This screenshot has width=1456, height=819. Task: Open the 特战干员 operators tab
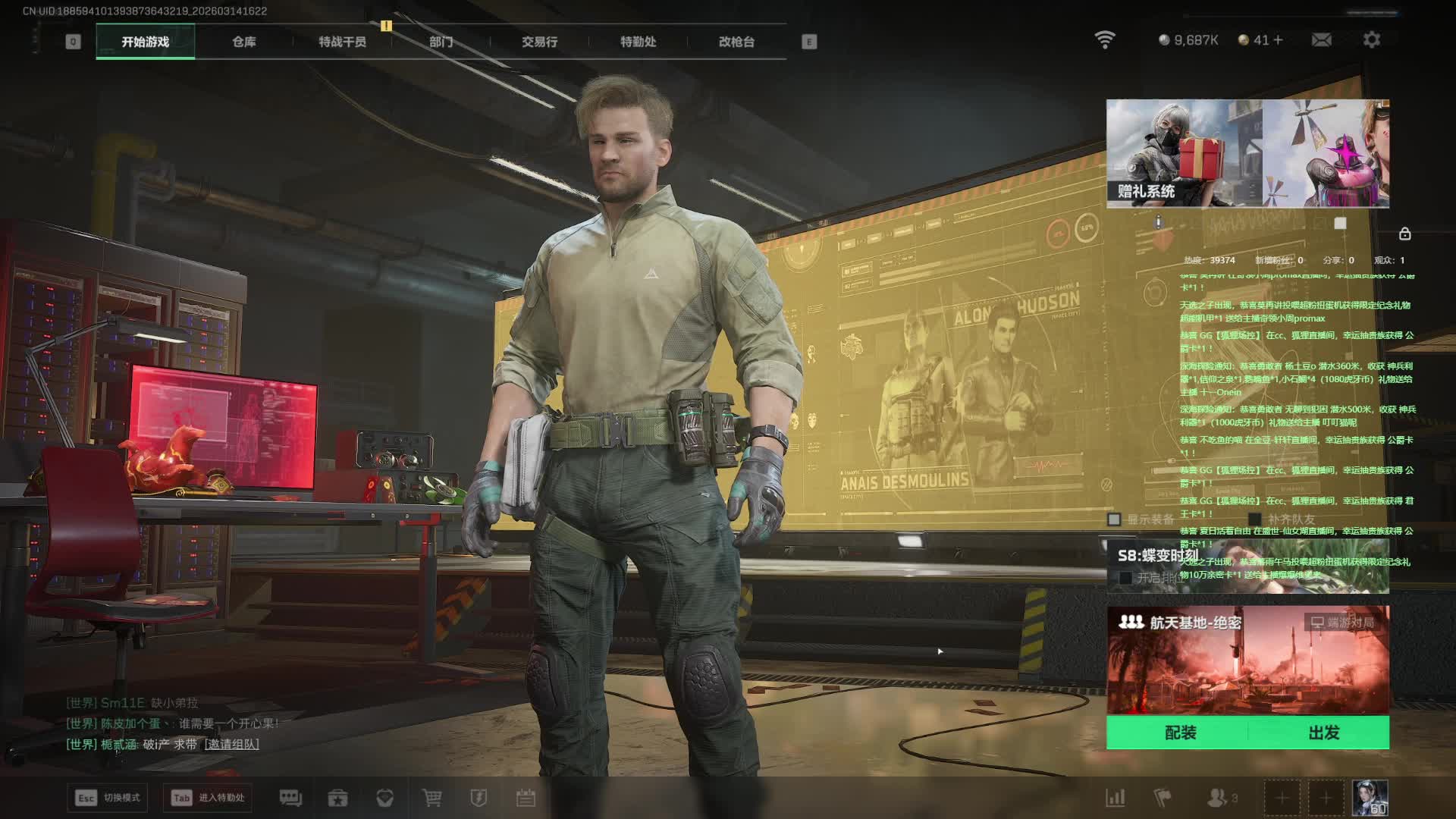[x=342, y=42]
